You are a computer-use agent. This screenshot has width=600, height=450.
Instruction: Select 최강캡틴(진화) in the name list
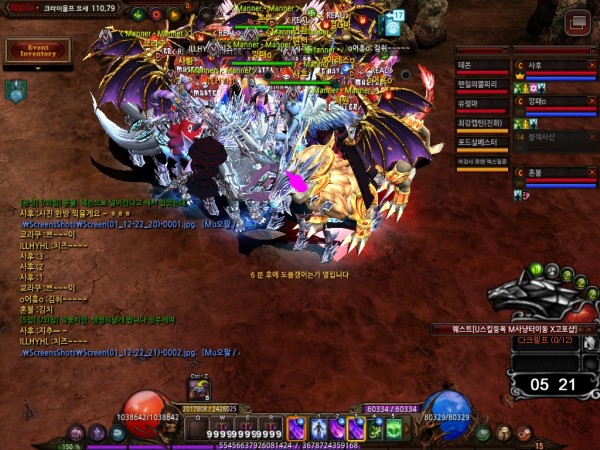(483, 123)
